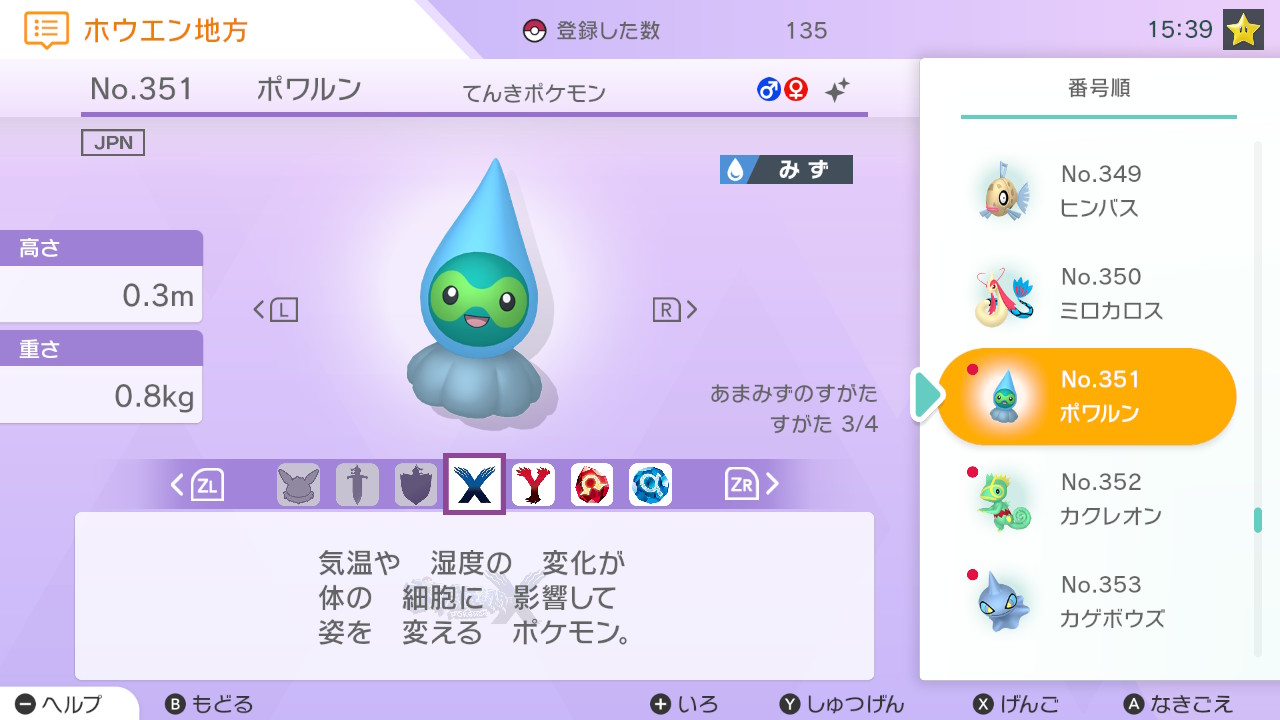Select the Pokémon Y game icon
Screen dimensions: 1280x720
533,485
